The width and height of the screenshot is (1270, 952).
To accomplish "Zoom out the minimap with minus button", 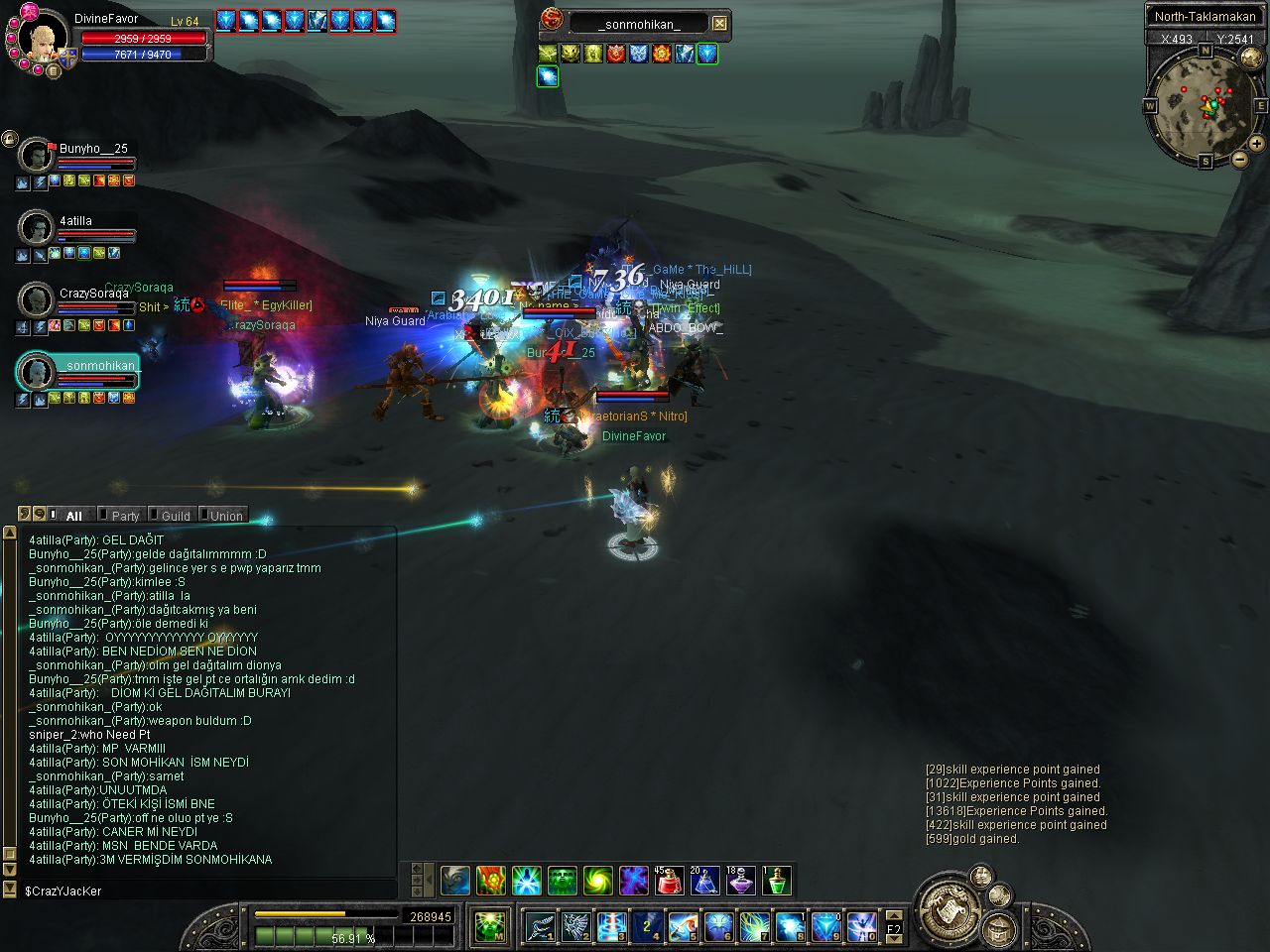I will pos(1240,159).
